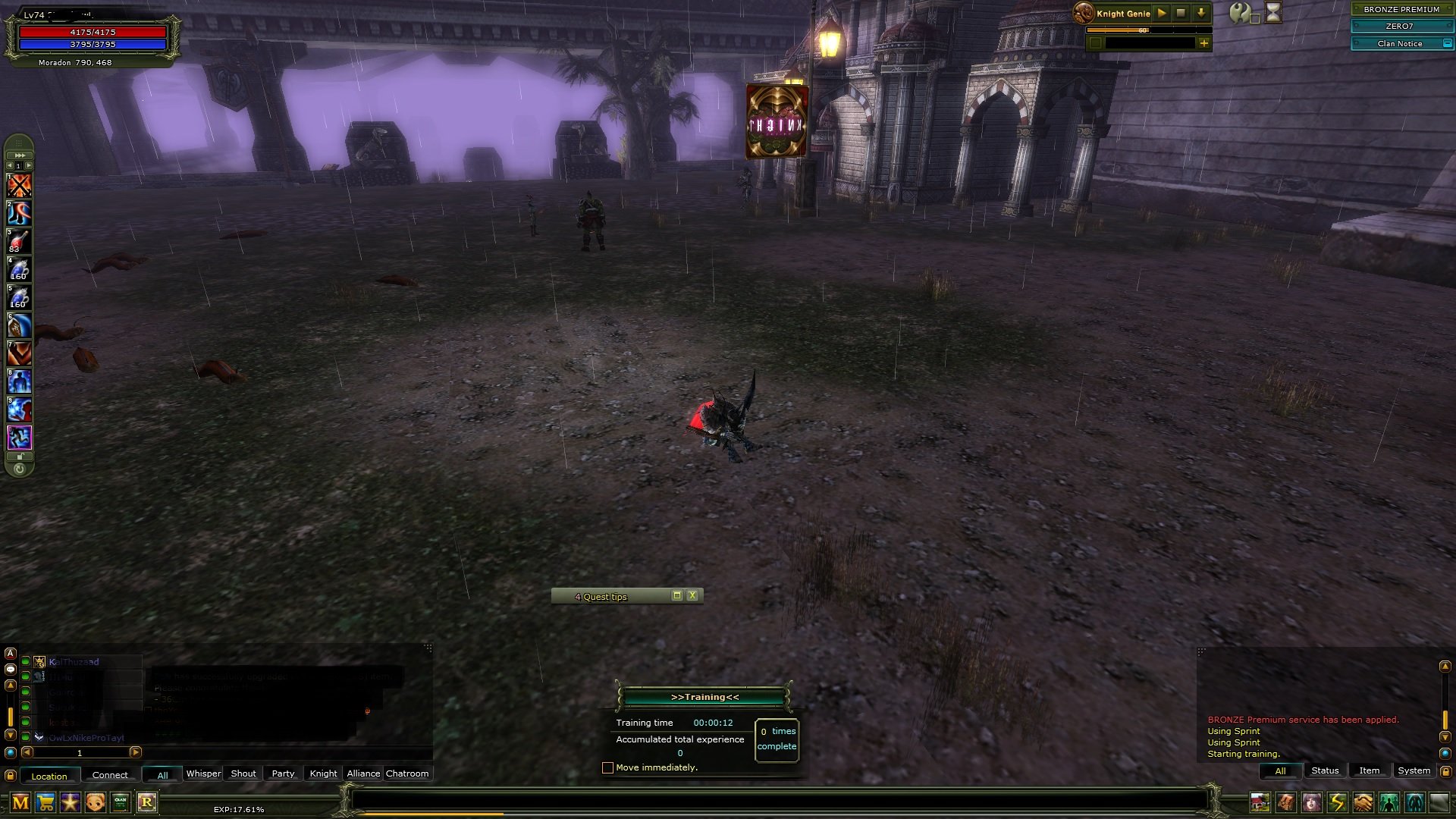Open the Party chat tab
This screenshot has height=819, width=1456.
283,773
